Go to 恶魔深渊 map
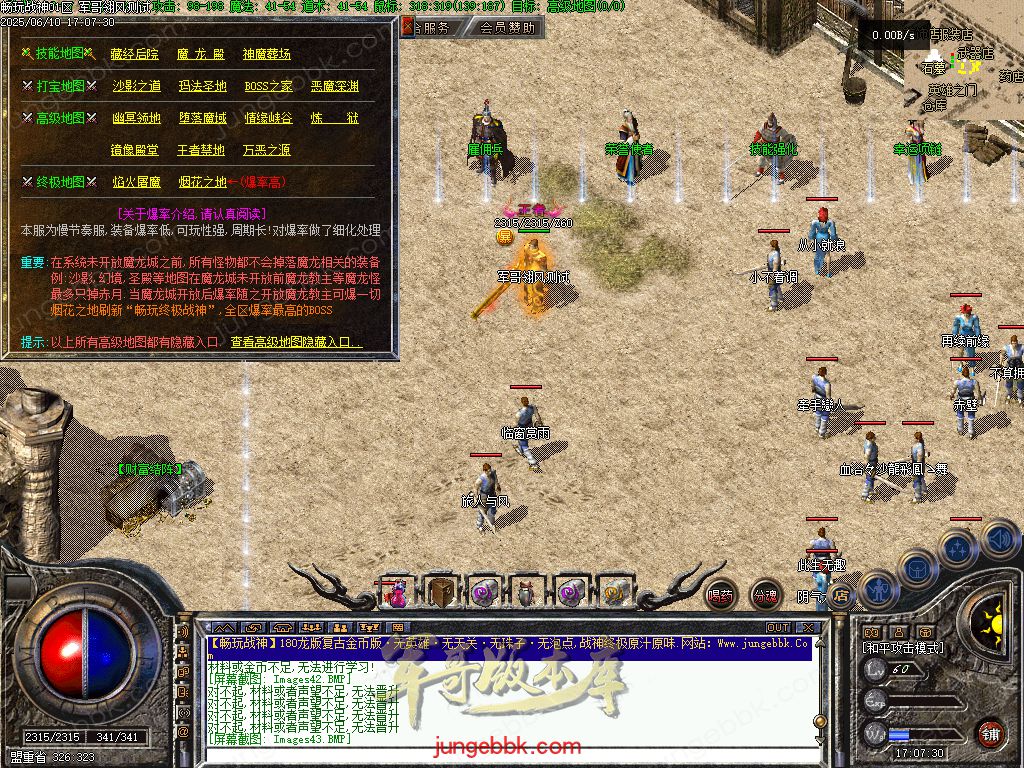The height and width of the screenshot is (768, 1024). click(x=334, y=87)
